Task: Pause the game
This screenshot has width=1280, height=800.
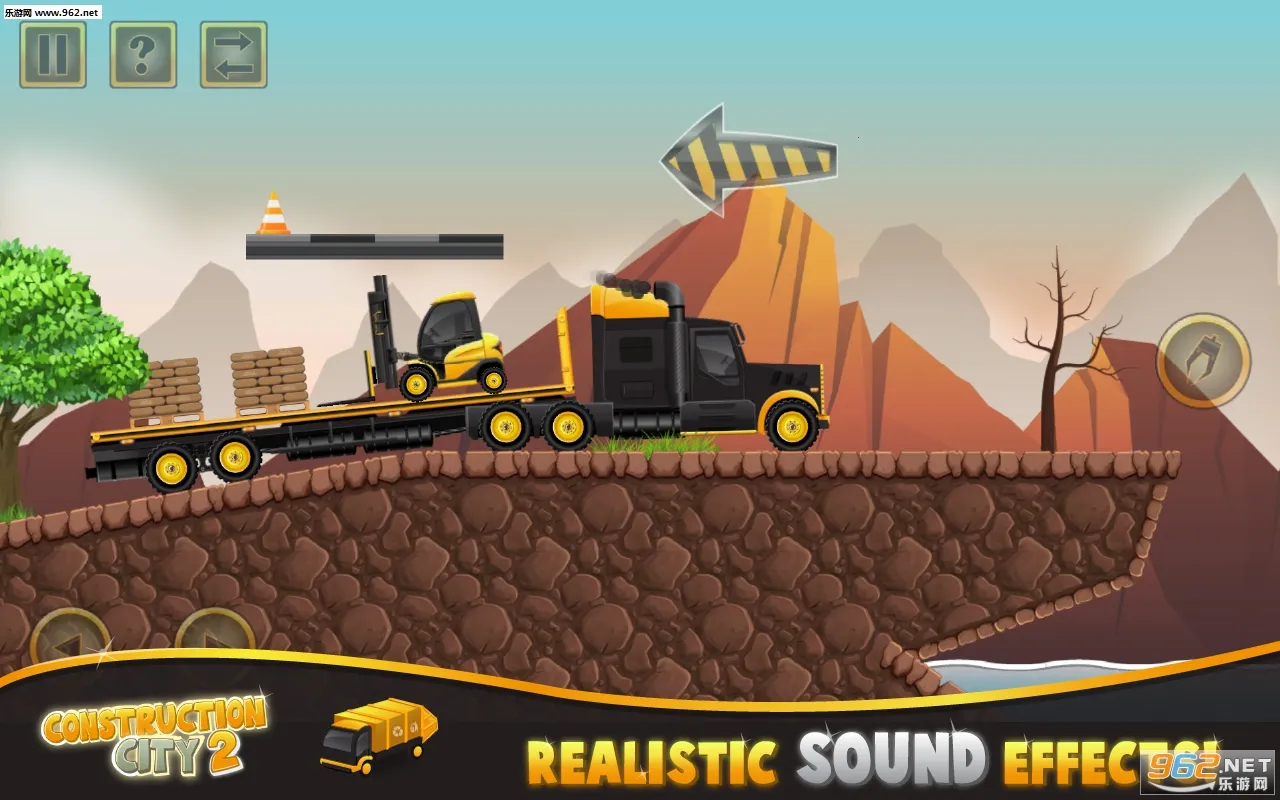Action: point(53,55)
